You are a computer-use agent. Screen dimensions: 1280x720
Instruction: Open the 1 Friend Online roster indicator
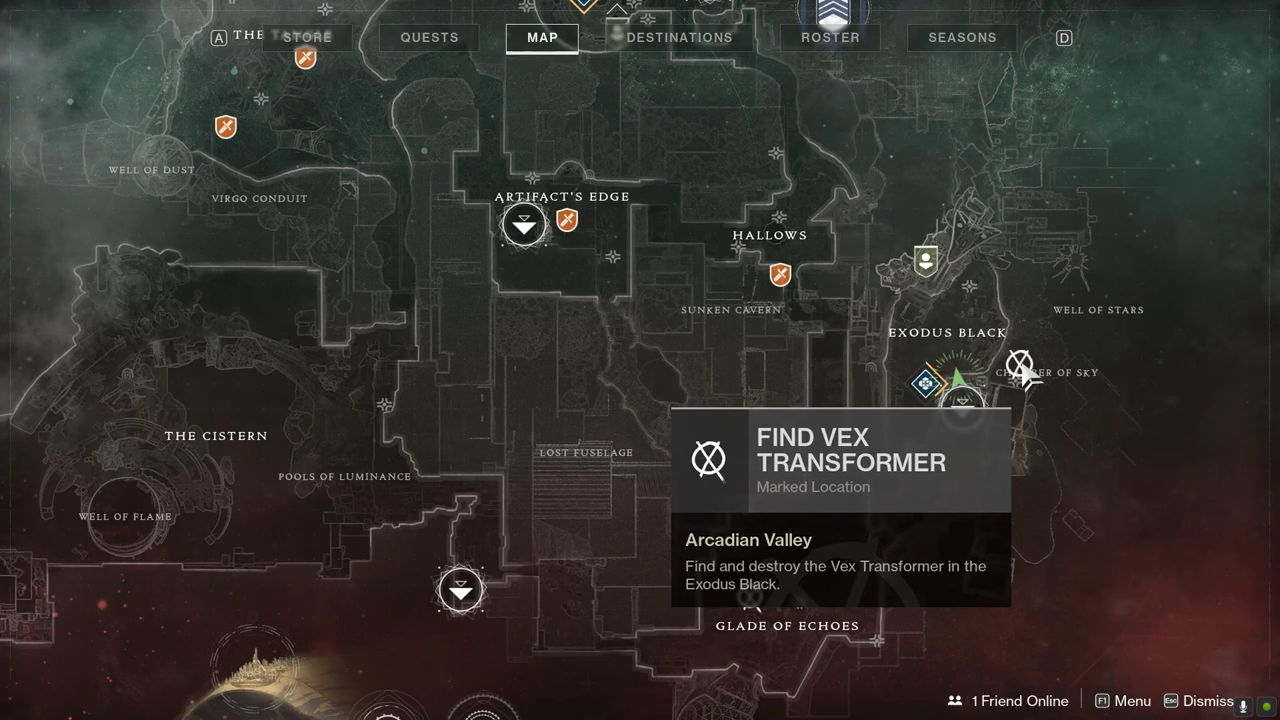tap(1008, 701)
